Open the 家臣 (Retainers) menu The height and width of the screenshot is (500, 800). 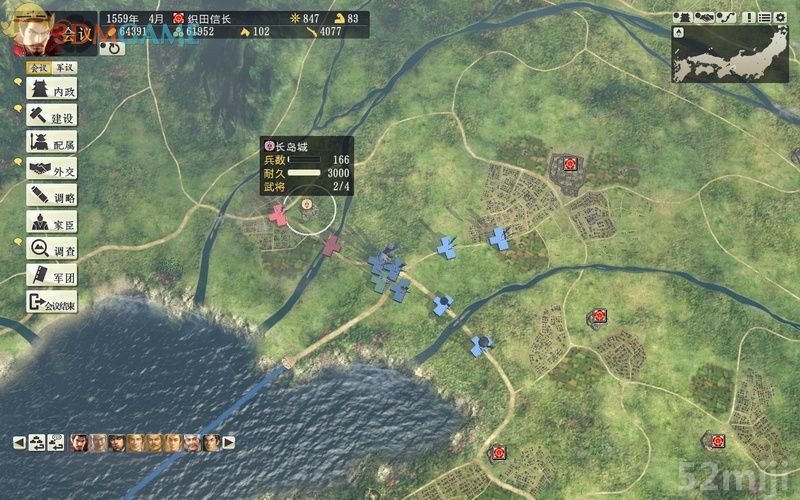[x=52, y=222]
